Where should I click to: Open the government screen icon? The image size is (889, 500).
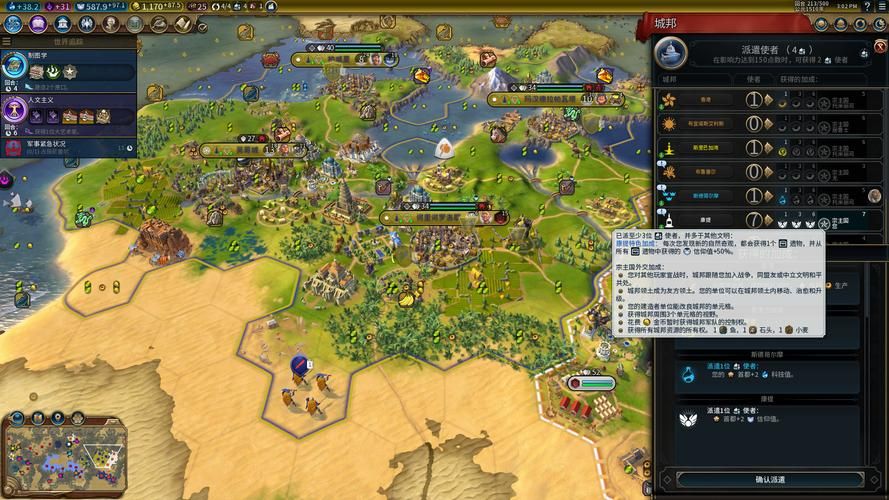tap(63, 23)
